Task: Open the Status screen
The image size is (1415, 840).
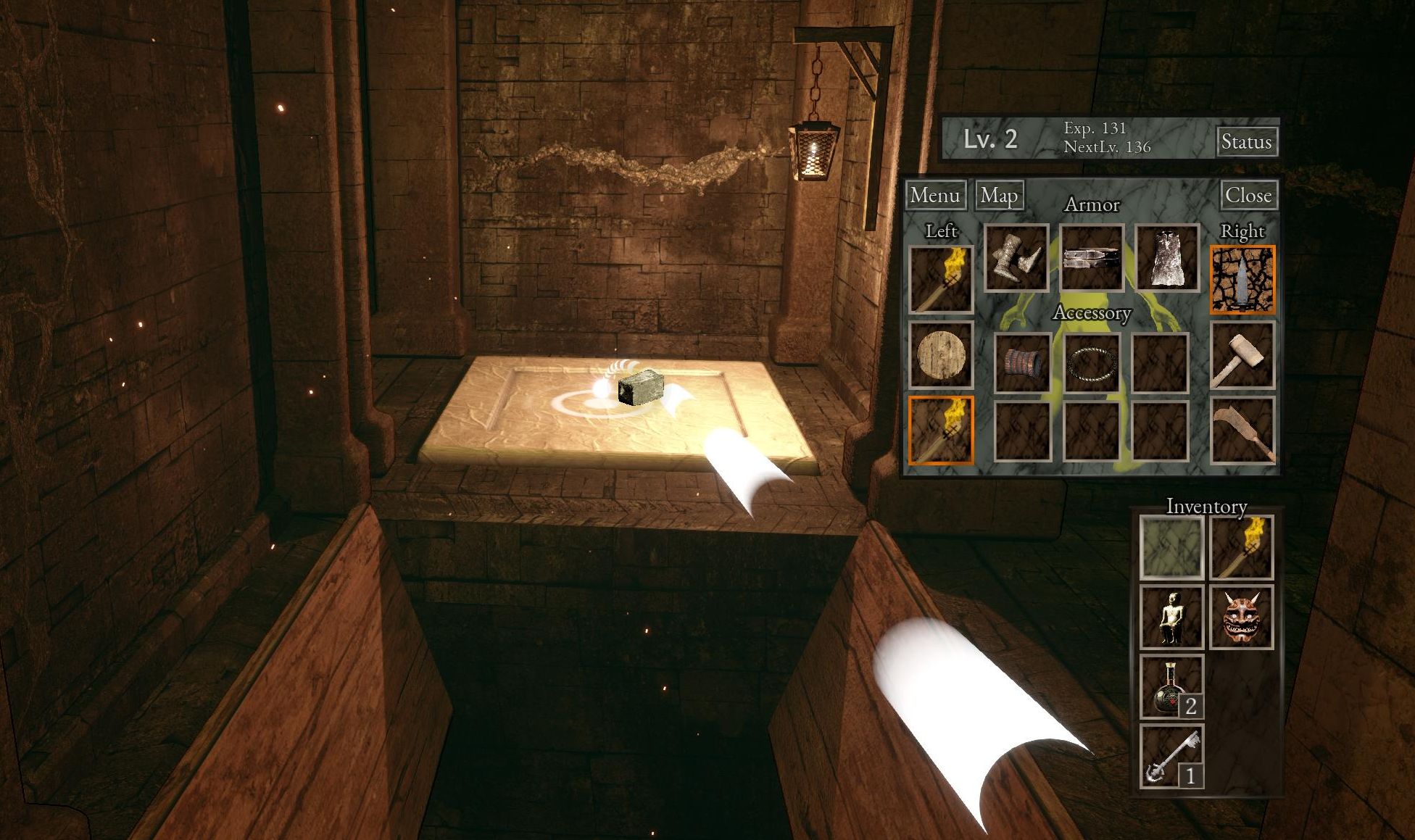Action: click(x=1246, y=141)
